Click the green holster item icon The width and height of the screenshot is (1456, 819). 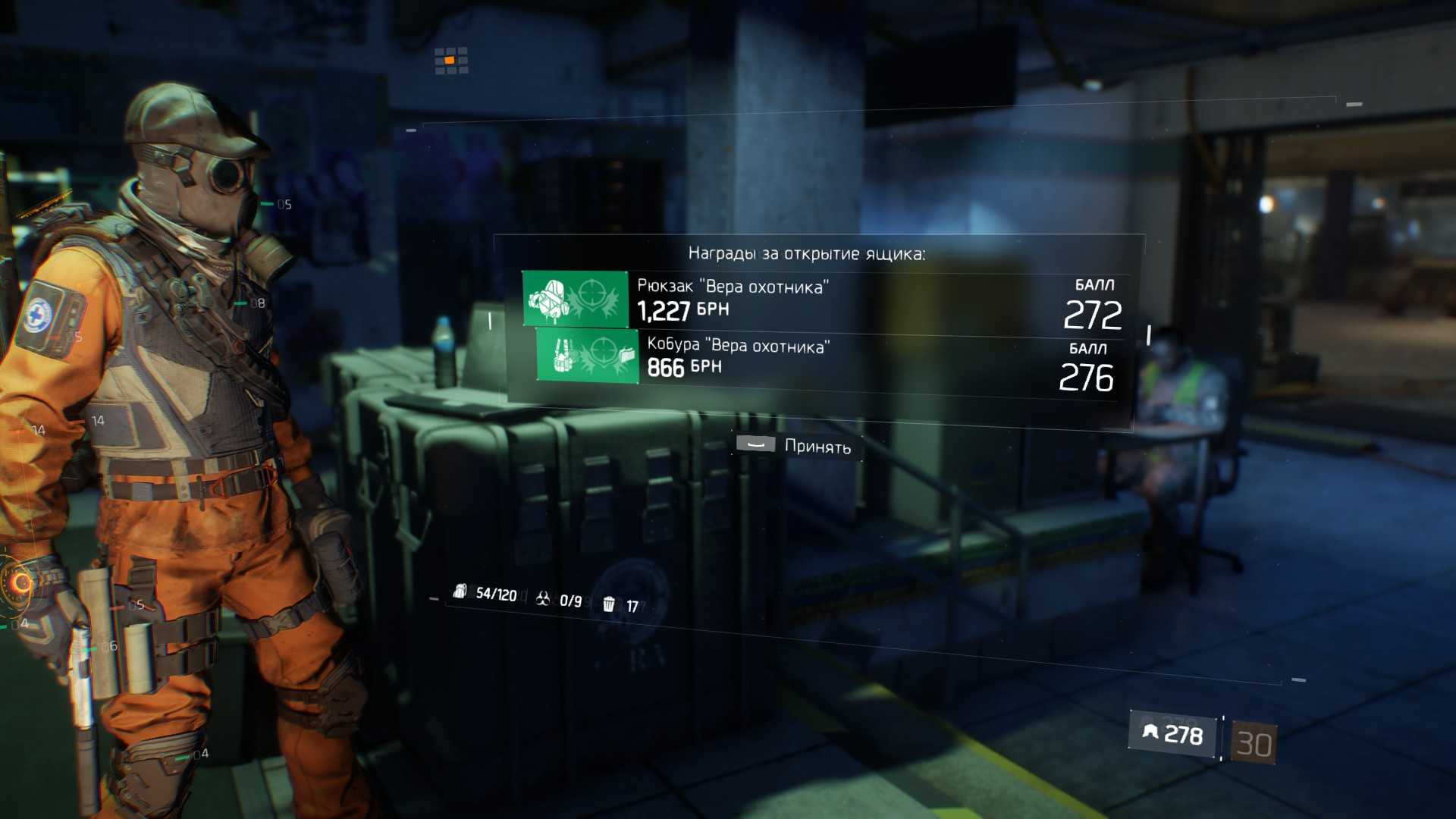click(x=587, y=356)
